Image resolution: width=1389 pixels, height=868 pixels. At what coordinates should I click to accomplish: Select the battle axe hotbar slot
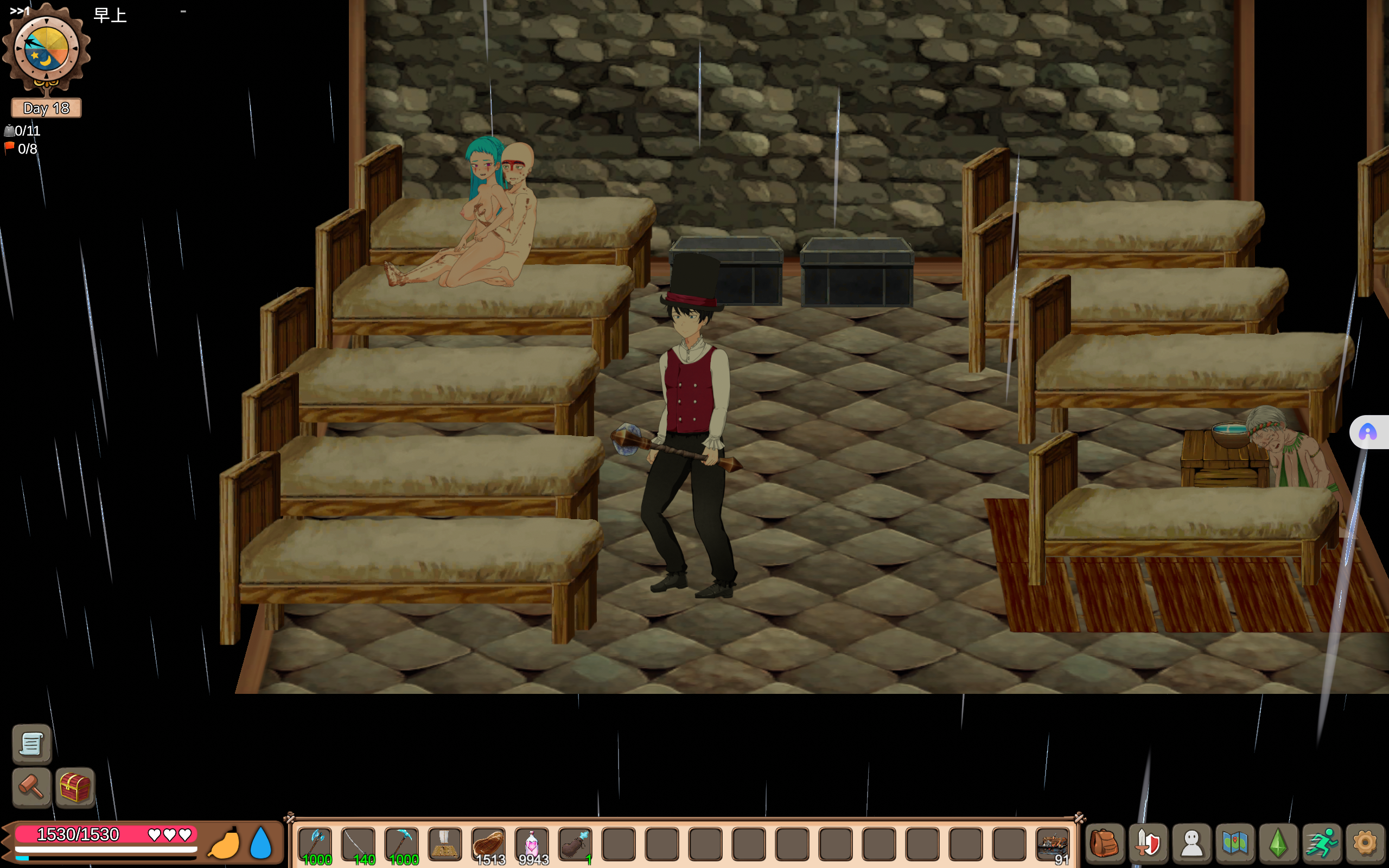tap(316, 844)
